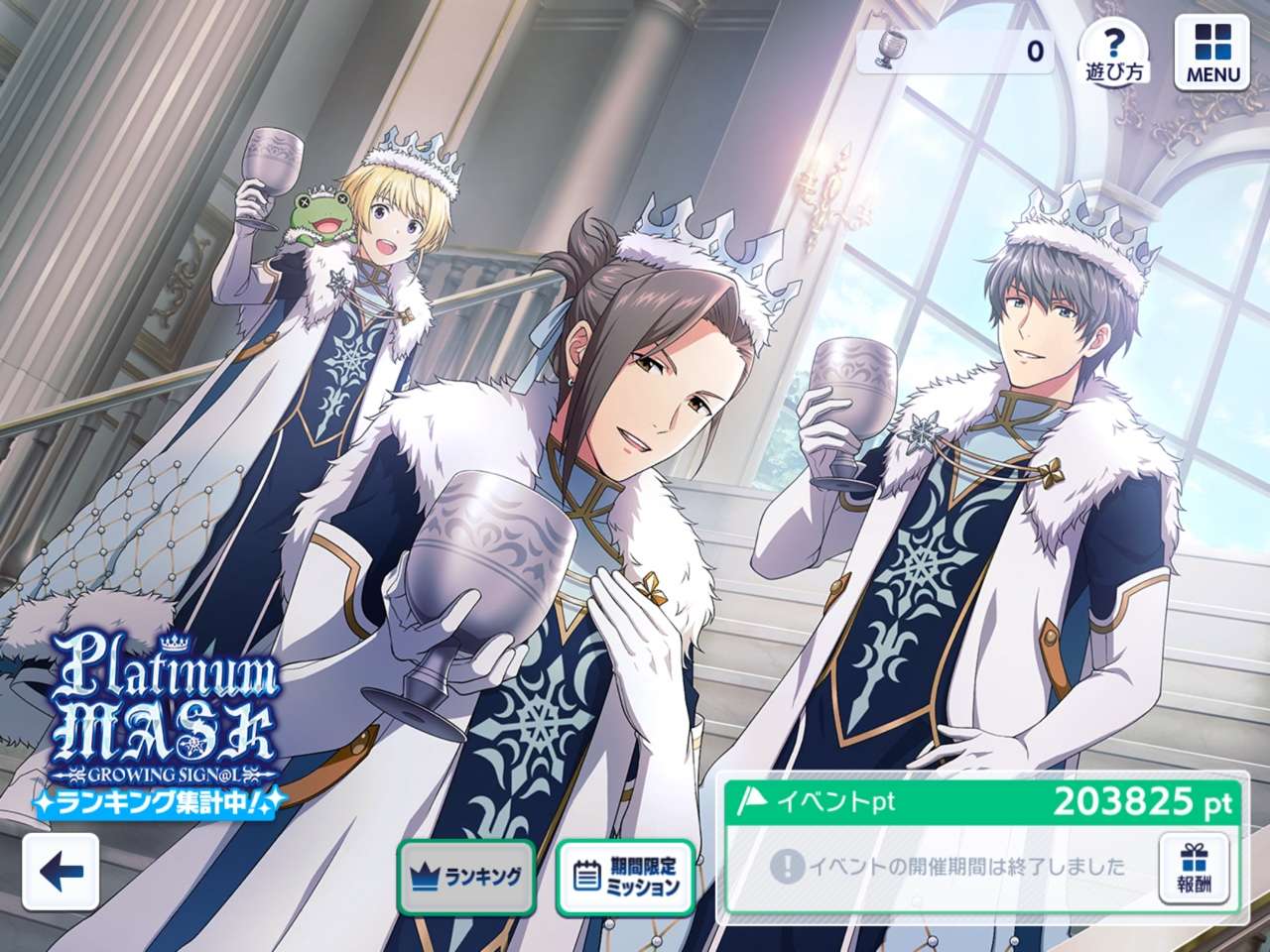Viewport: 1270px width, 952px height.
Task: Open 期間限定ミッション limited missions
Action: coord(624,877)
